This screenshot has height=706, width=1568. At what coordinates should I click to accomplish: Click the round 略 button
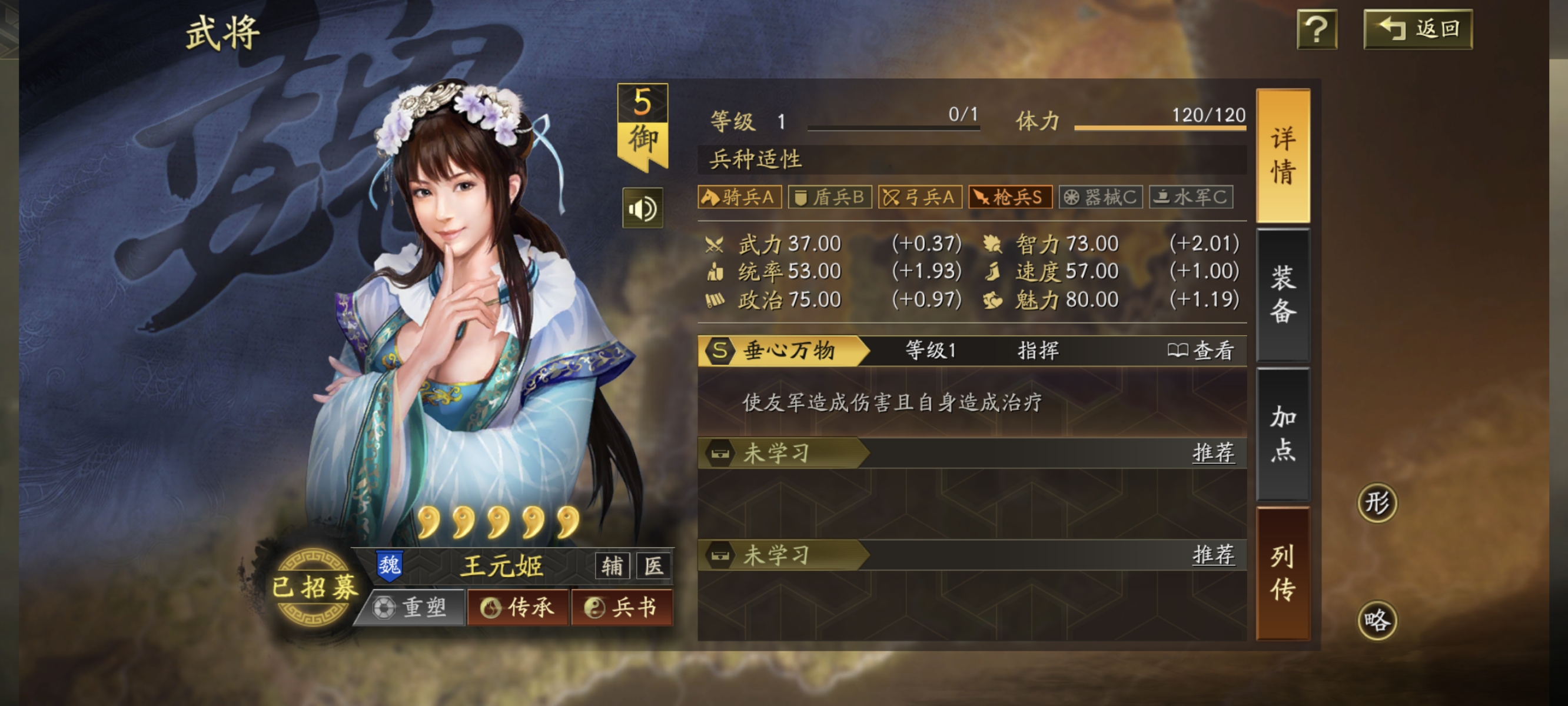pyautogui.click(x=1377, y=620)
